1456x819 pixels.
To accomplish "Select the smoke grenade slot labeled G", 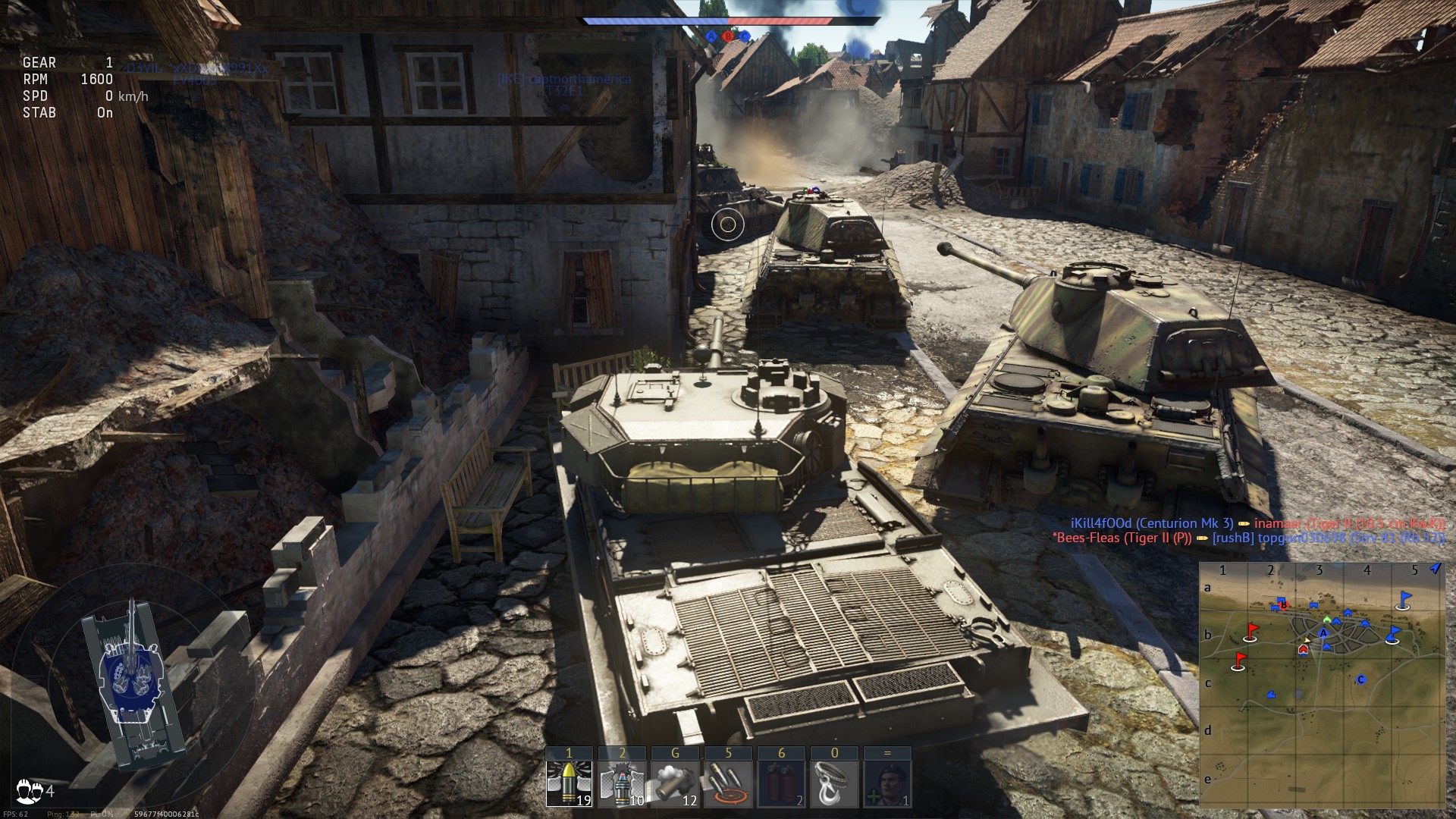I will (x=676, y=781).
